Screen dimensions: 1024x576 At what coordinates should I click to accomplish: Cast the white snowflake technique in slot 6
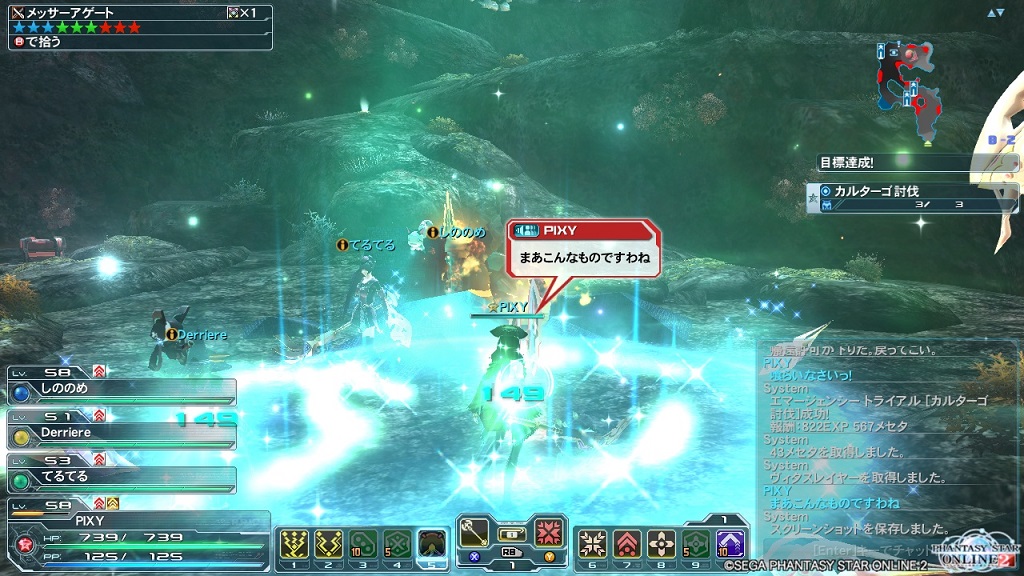pos(593,543)
